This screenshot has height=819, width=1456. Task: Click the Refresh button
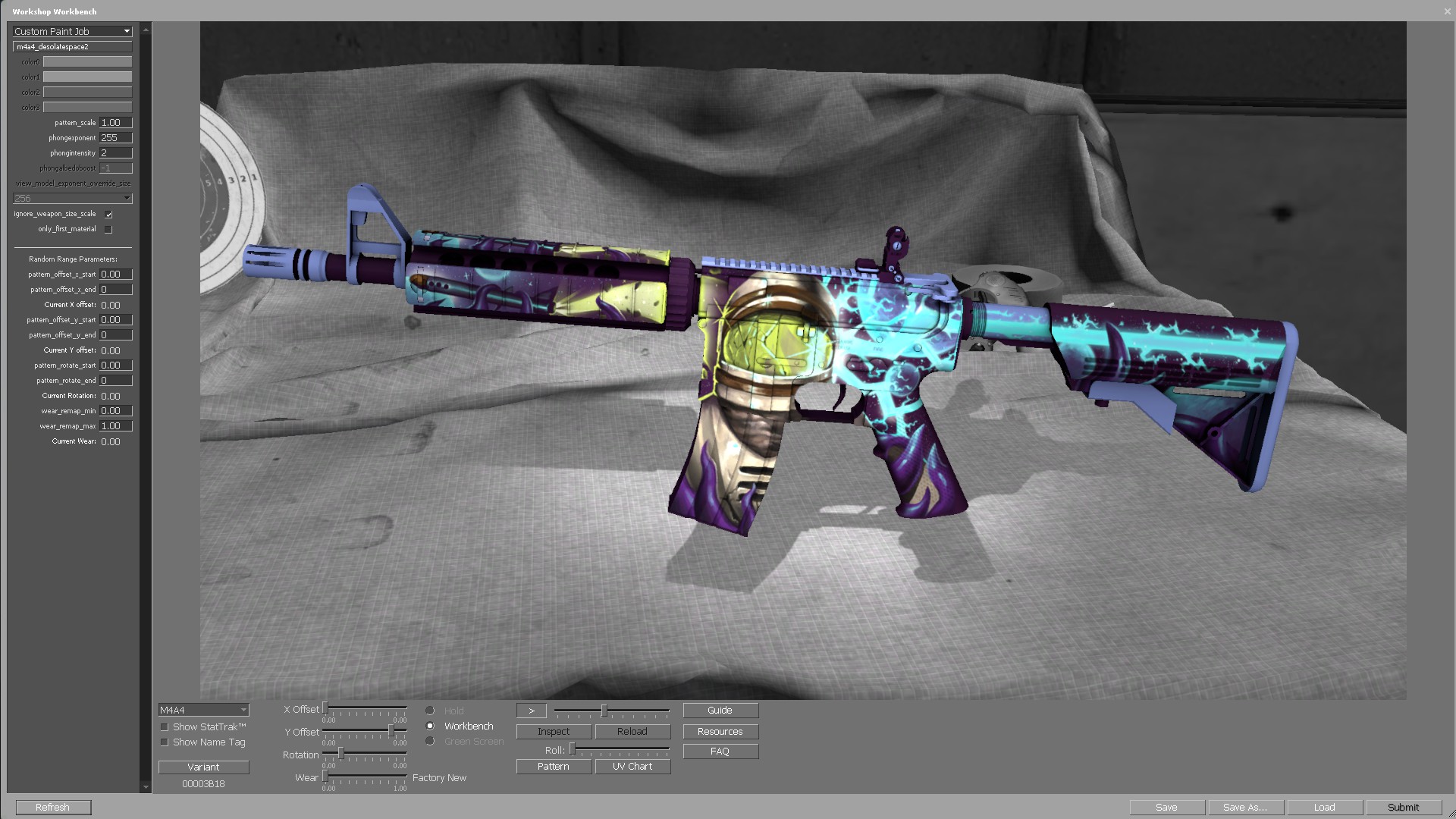pos(53,808)
